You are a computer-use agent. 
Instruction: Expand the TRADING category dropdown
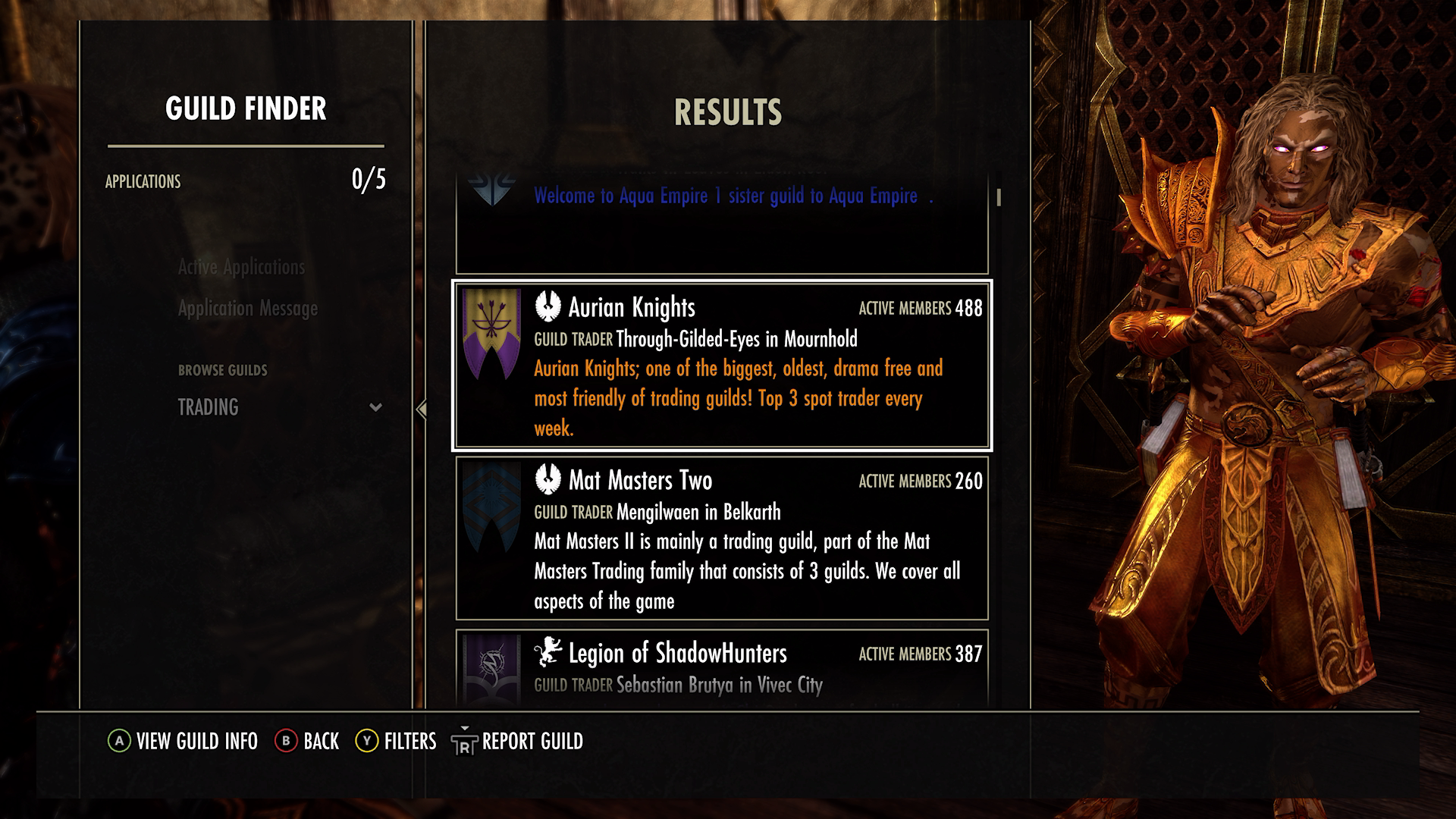tap(208, 407)
